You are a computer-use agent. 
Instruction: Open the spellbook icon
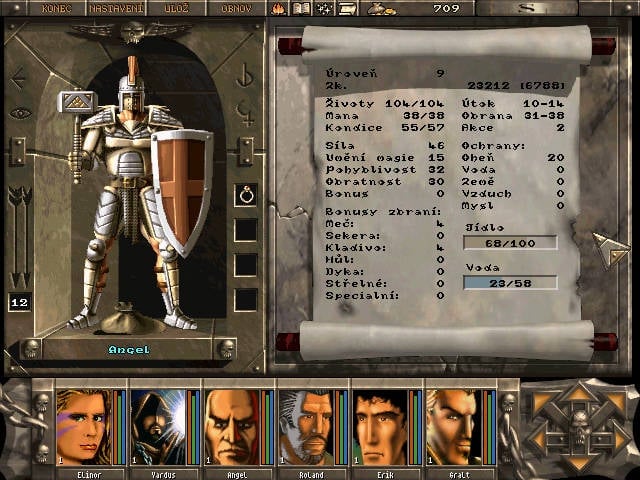click(301, 8)
